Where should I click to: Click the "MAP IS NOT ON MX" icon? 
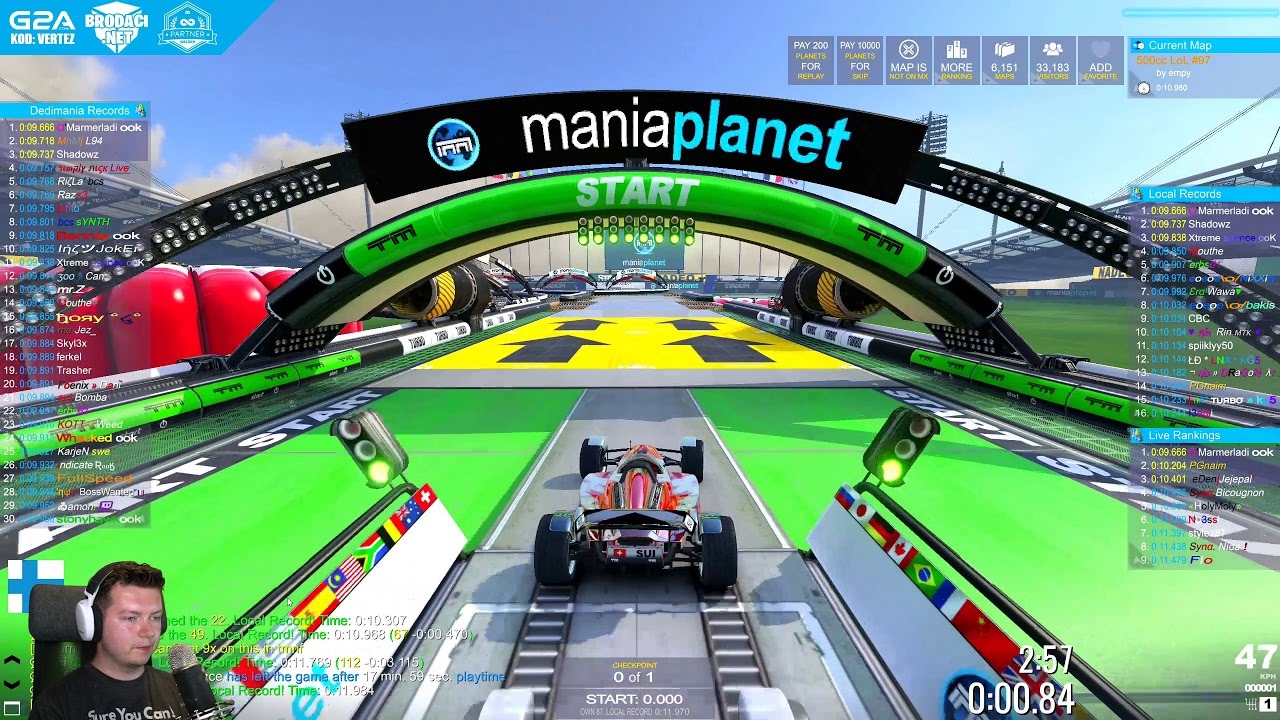[x=909, y=60]
